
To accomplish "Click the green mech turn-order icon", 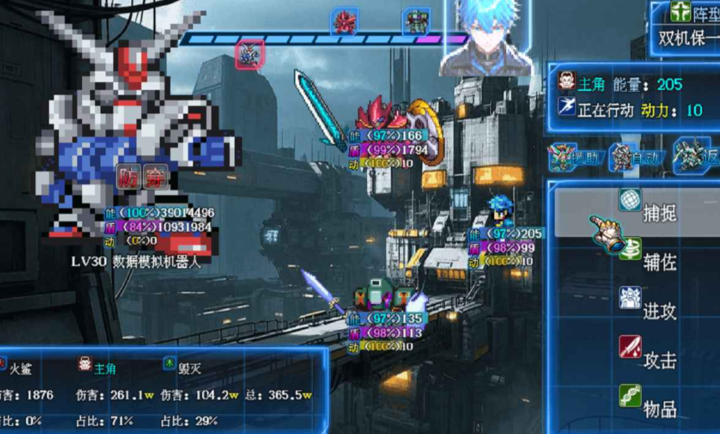I will coord(416,21).
